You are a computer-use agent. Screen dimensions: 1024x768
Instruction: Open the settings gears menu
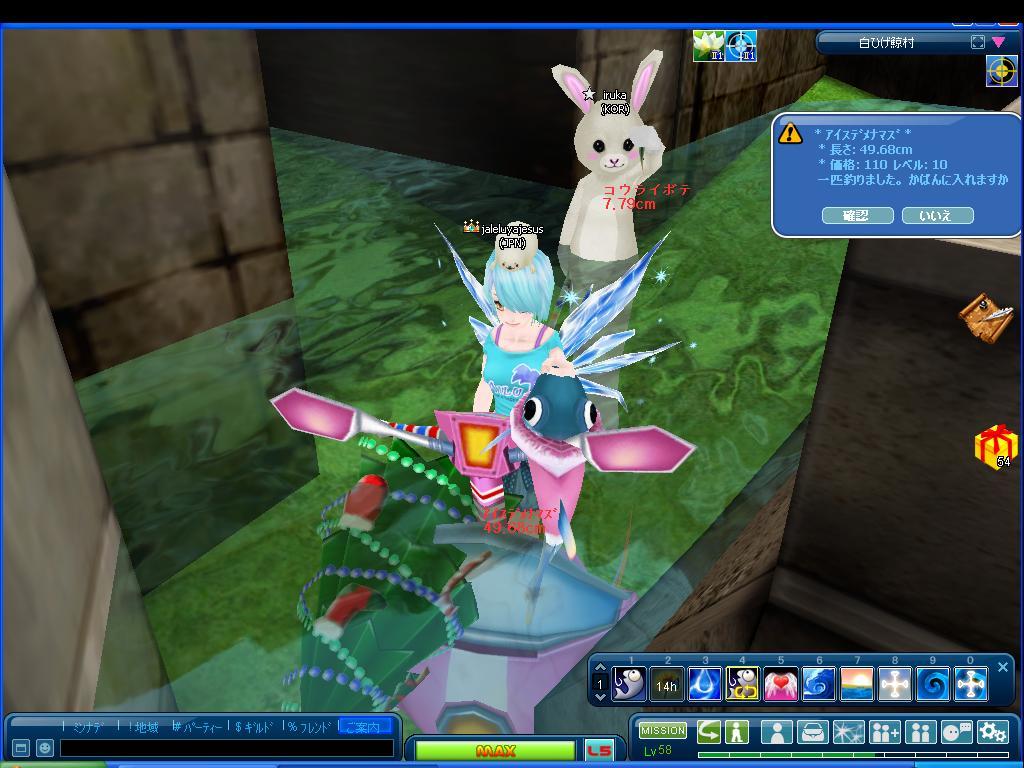click(x=992, y=732)
